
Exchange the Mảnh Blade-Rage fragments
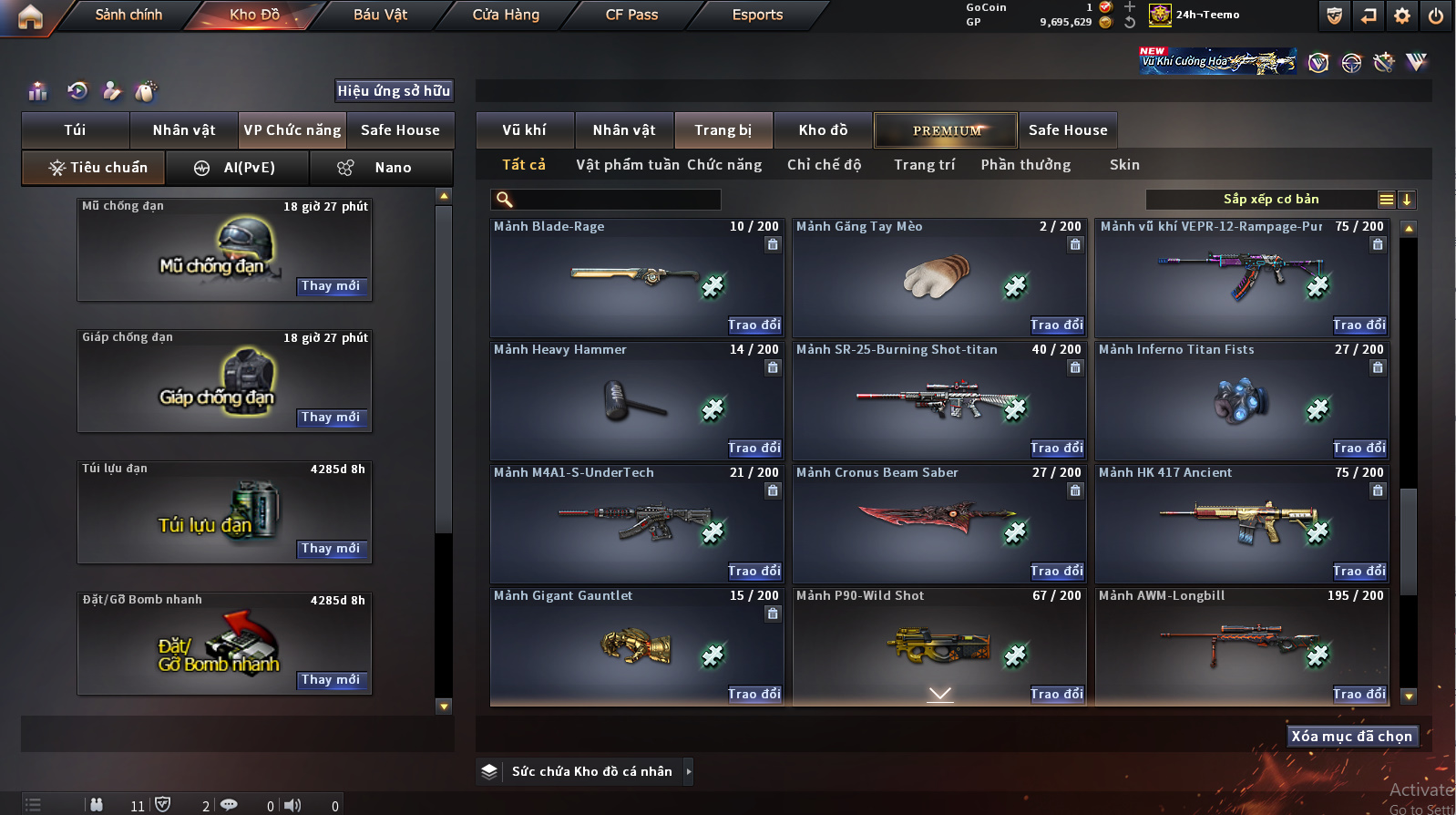[754, 325]
